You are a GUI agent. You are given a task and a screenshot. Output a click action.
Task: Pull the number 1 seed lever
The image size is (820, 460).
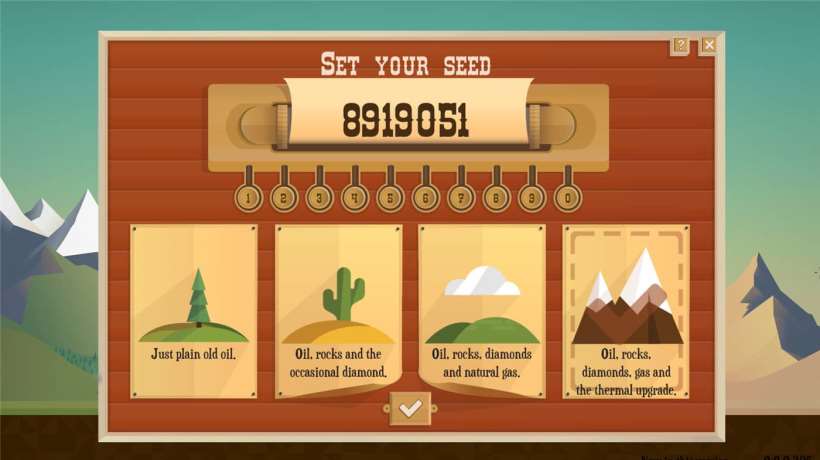[x=248, y=197]
